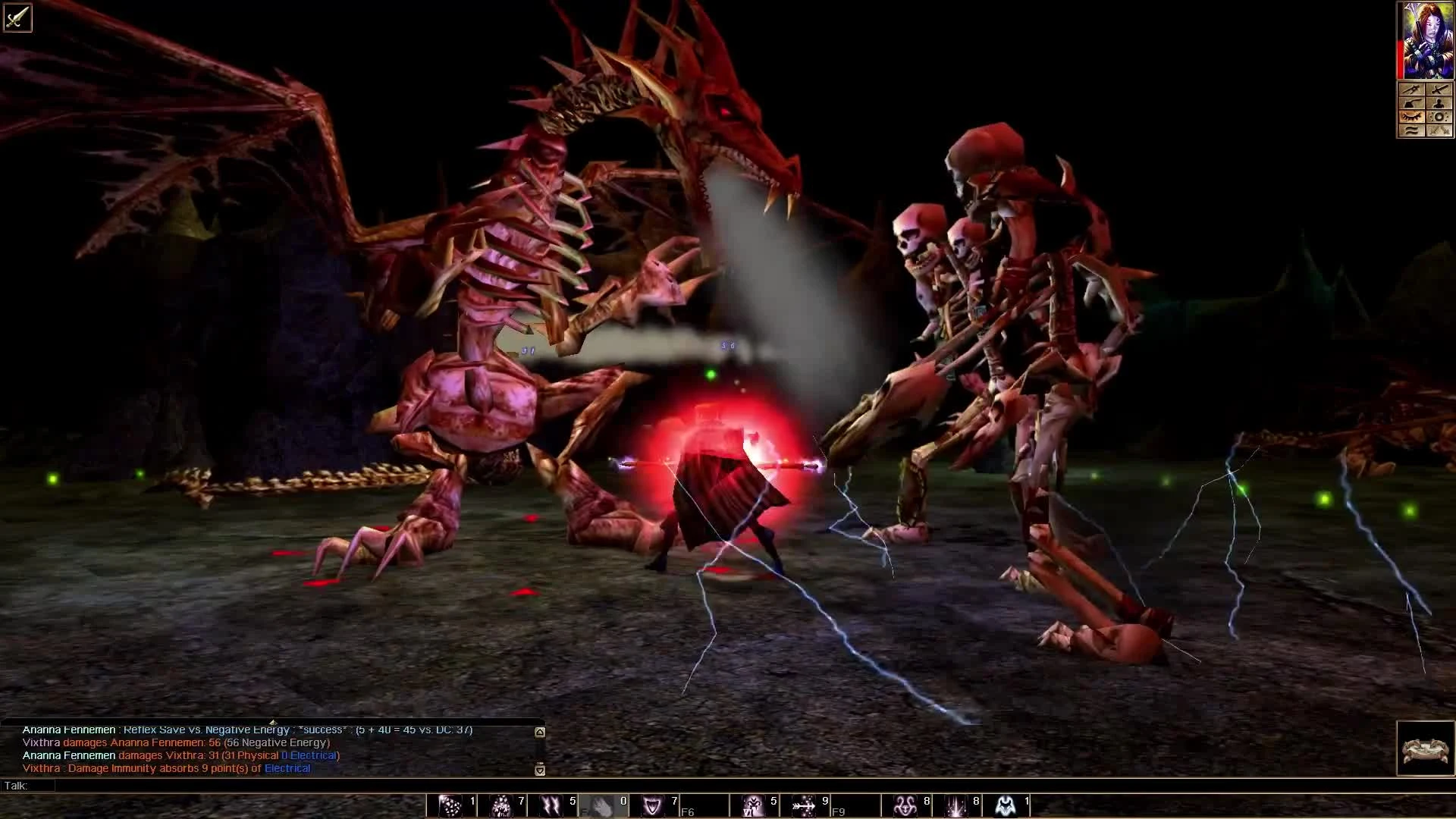Cast the F6 shield spell
1456x819 pixels.
click(654, 806)
